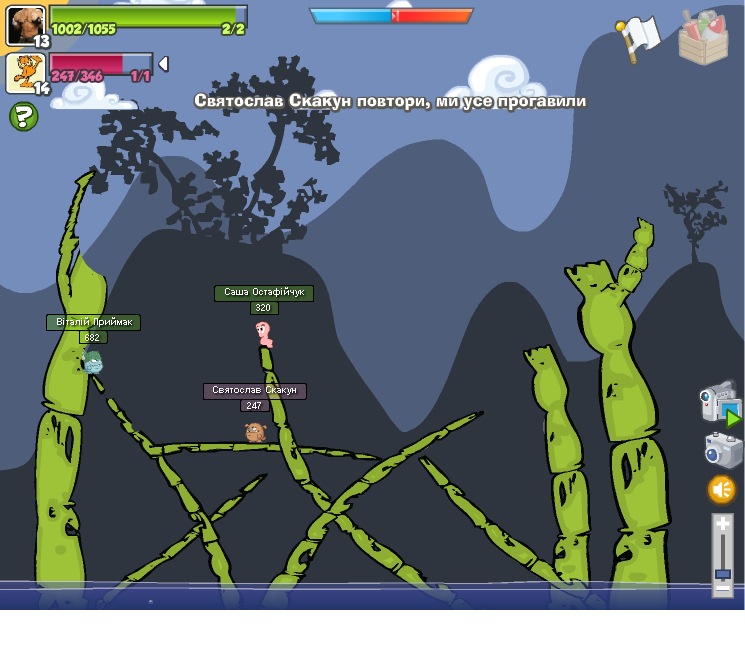Start video recording with the camcorder icon
Viewport: 745px width, 650px height.
pyautogui.click(x=718, y=402)
